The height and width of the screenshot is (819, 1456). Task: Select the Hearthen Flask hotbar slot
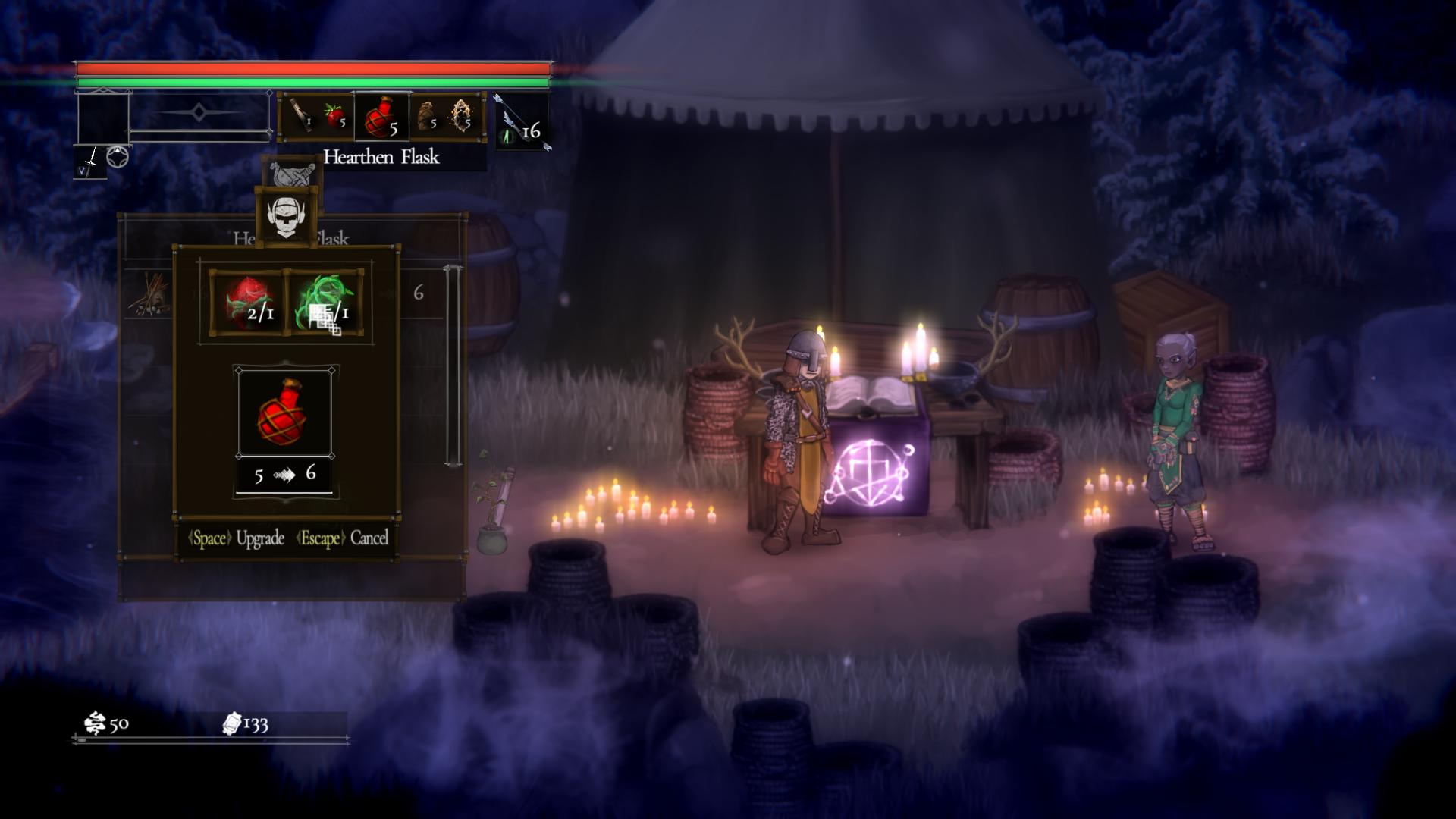pos(381,117)
